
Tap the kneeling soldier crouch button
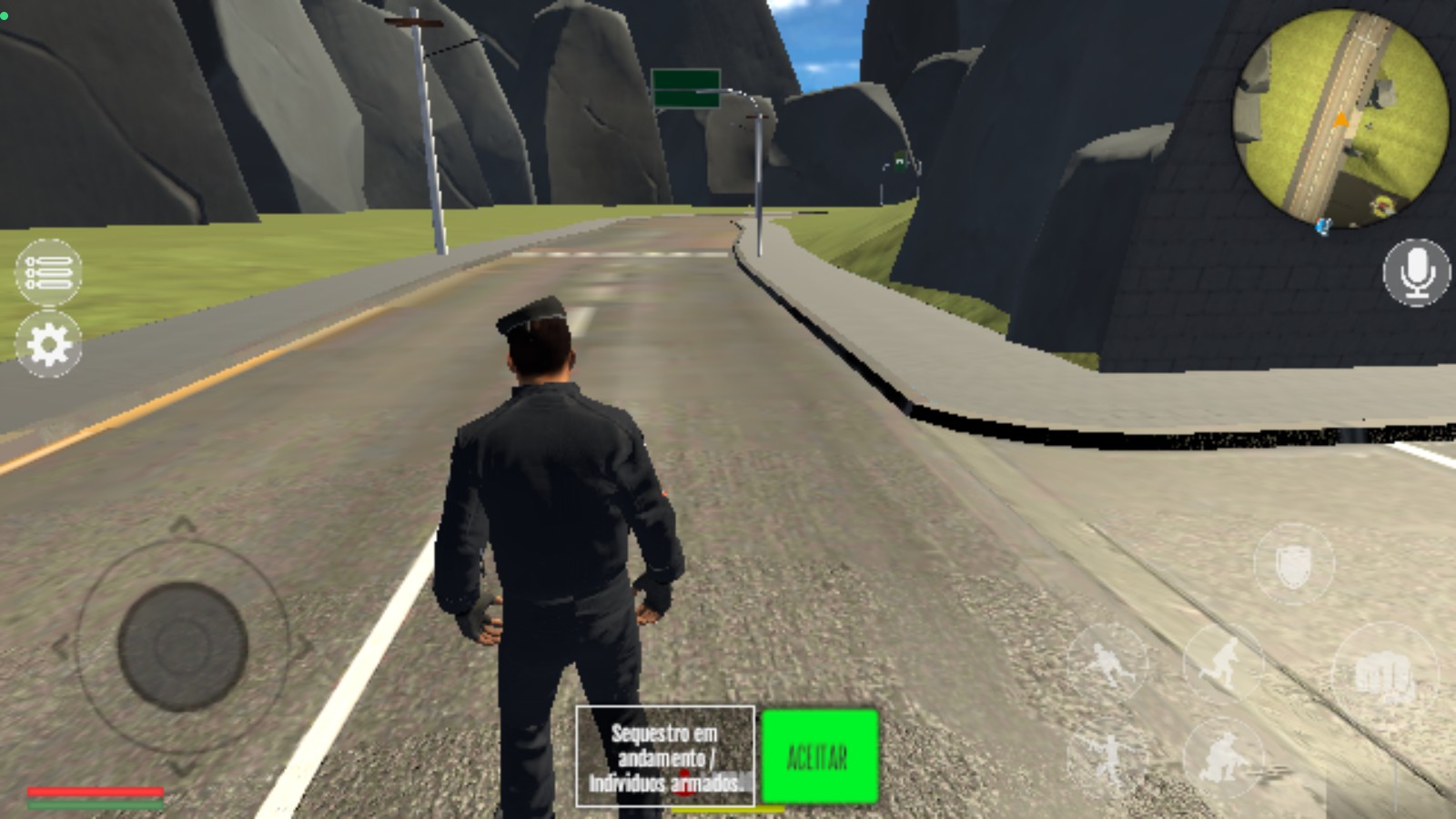pyautogui.click(x=1222, y=757)
